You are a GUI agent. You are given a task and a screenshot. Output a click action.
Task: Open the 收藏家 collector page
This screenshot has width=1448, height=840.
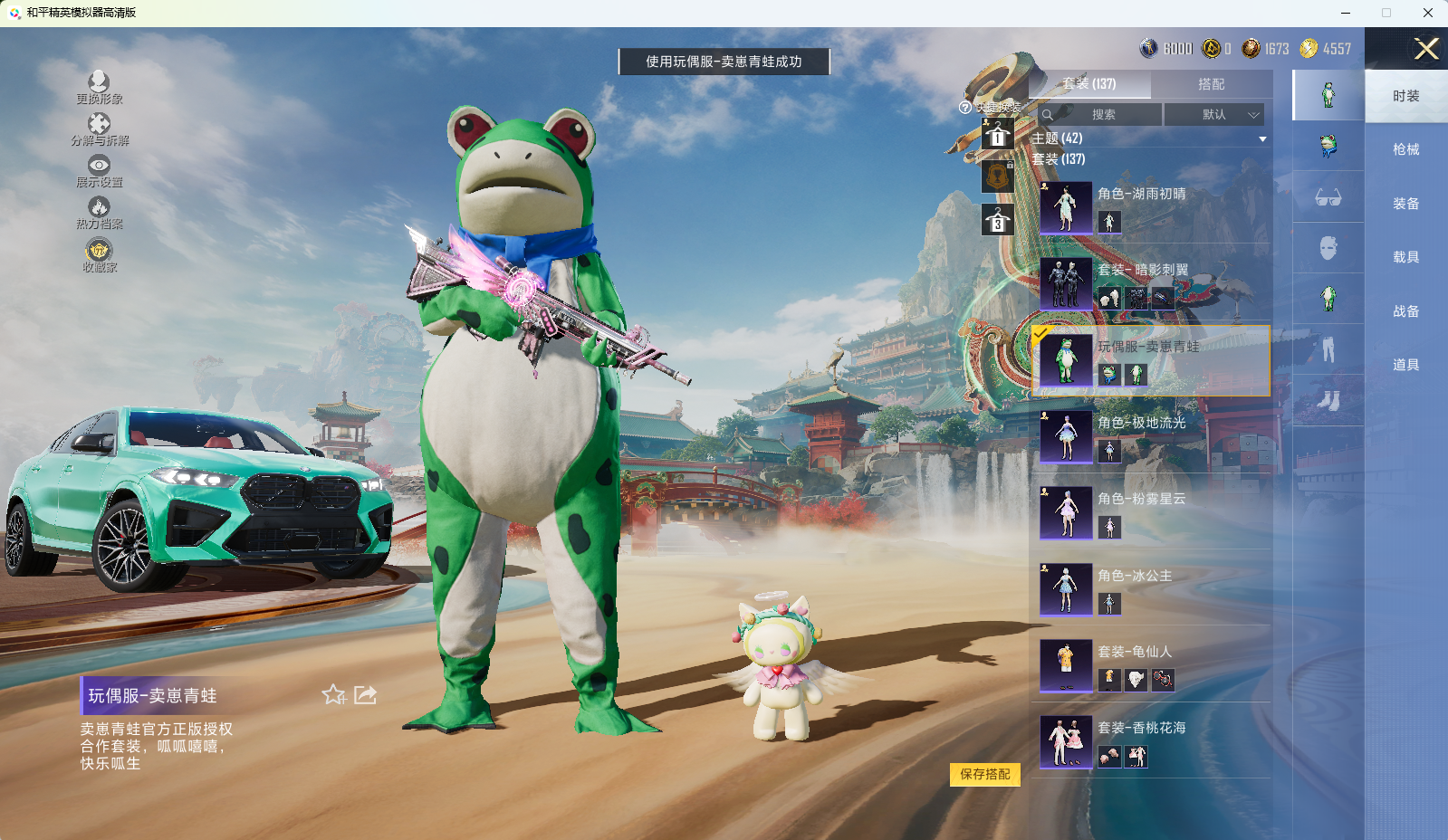(x=99, y=255)
